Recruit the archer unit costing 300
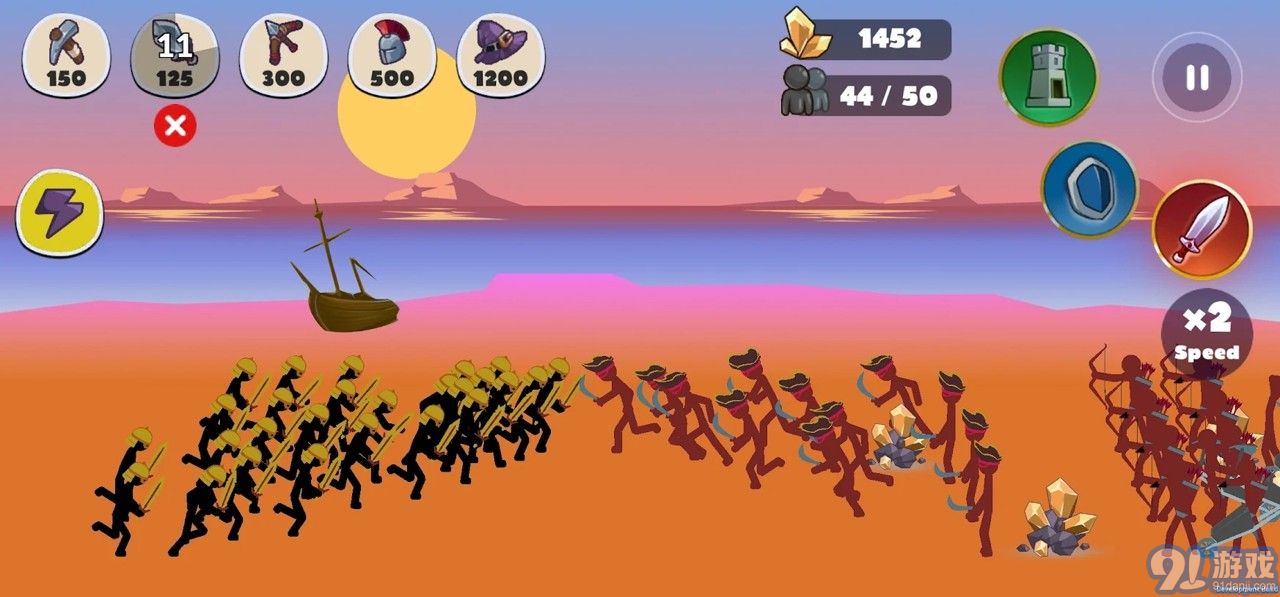 (283, 55)
